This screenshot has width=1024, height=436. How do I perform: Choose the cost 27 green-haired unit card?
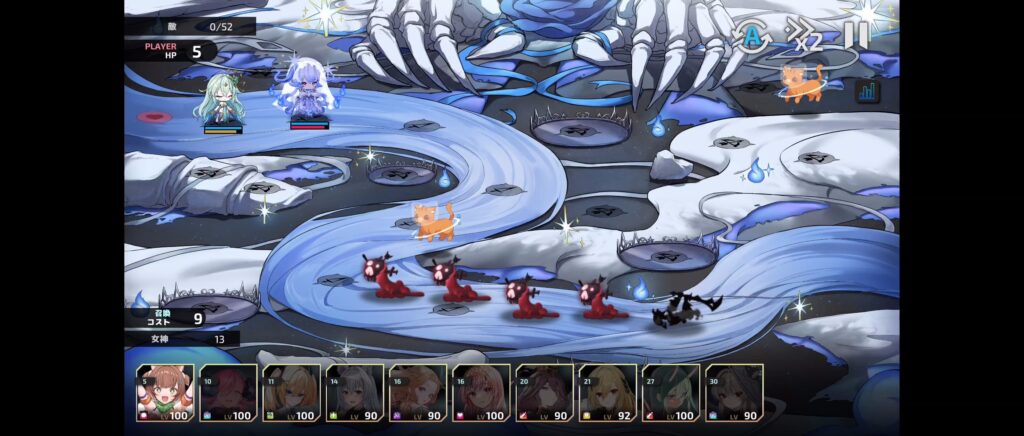click(x=671, y=393)
